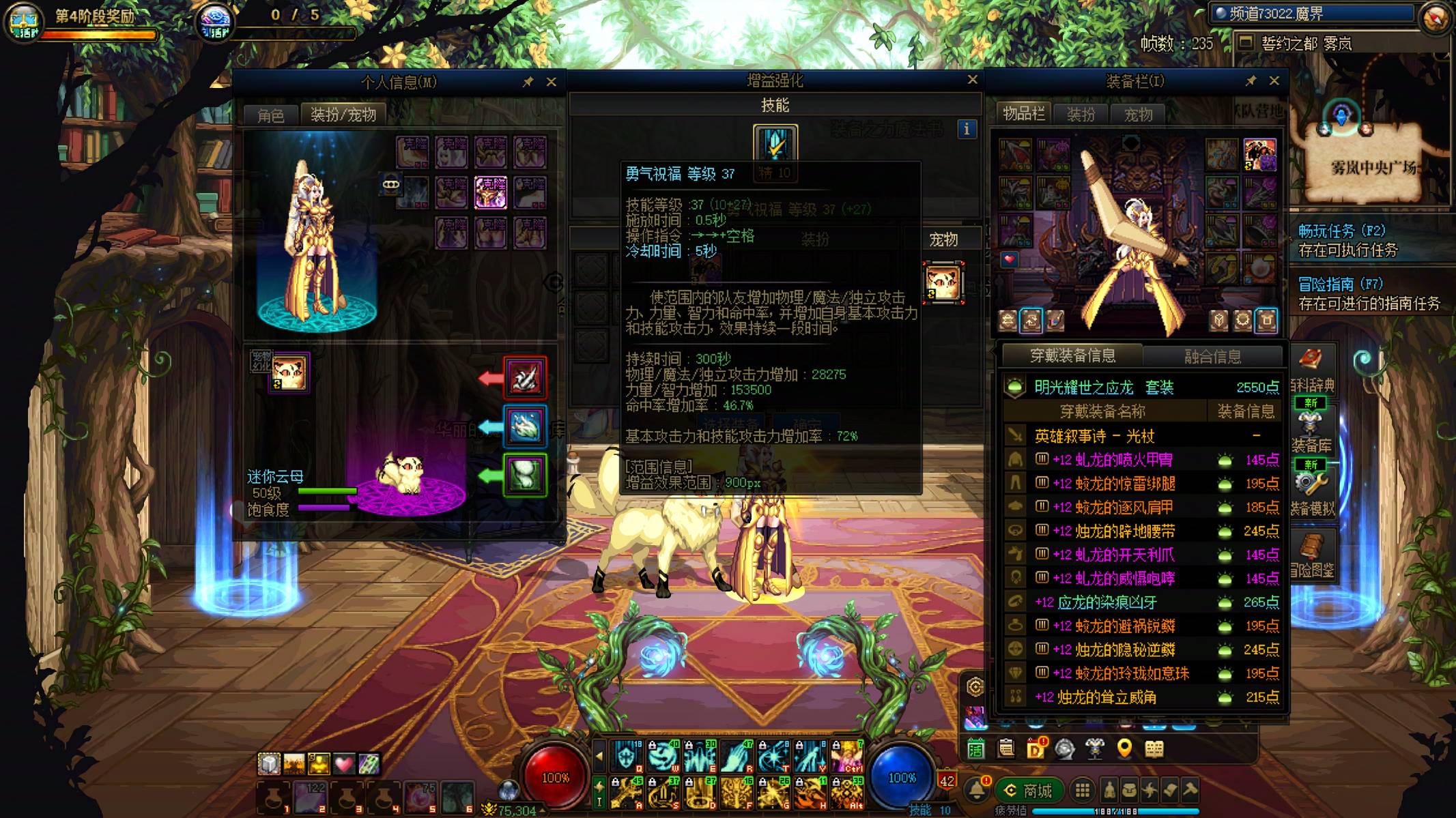1456x818 pixels.
Task: Close the 装备栏 equipment window
Action: pos(1274,81)
